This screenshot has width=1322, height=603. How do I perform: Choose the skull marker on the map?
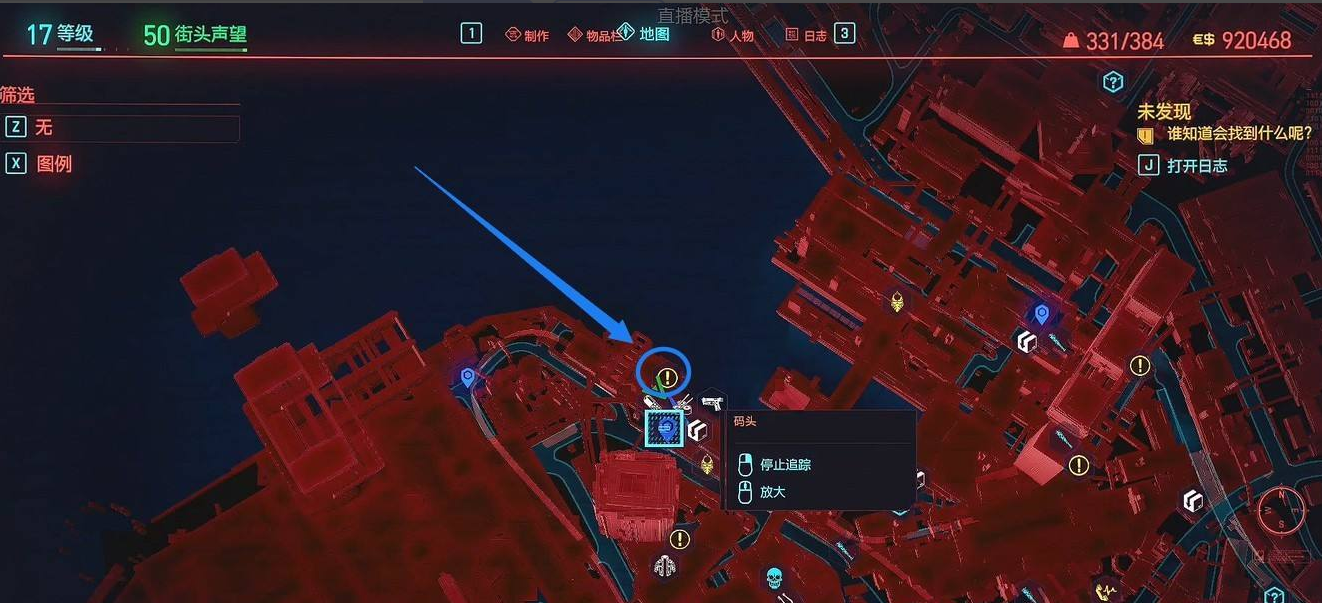point(772,578)
